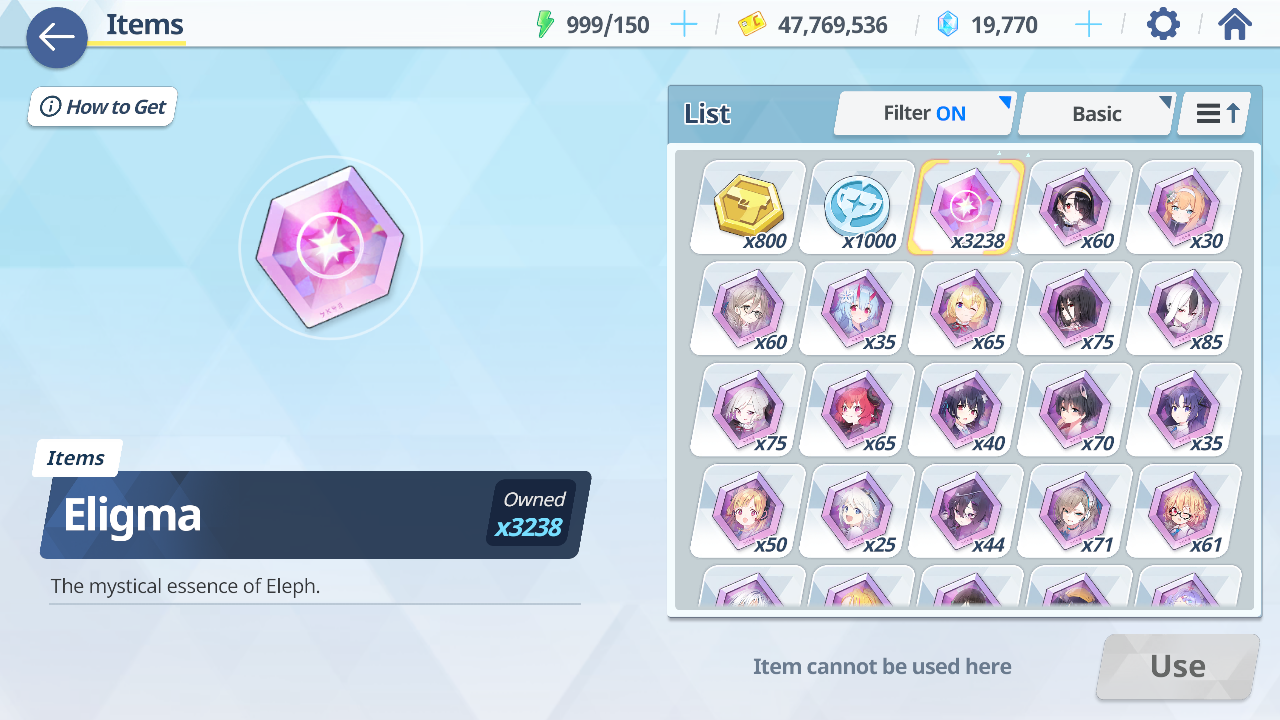1280x720 pixels.
Task: Select the eleph slot showing x71
Action: pos(1076,510)
